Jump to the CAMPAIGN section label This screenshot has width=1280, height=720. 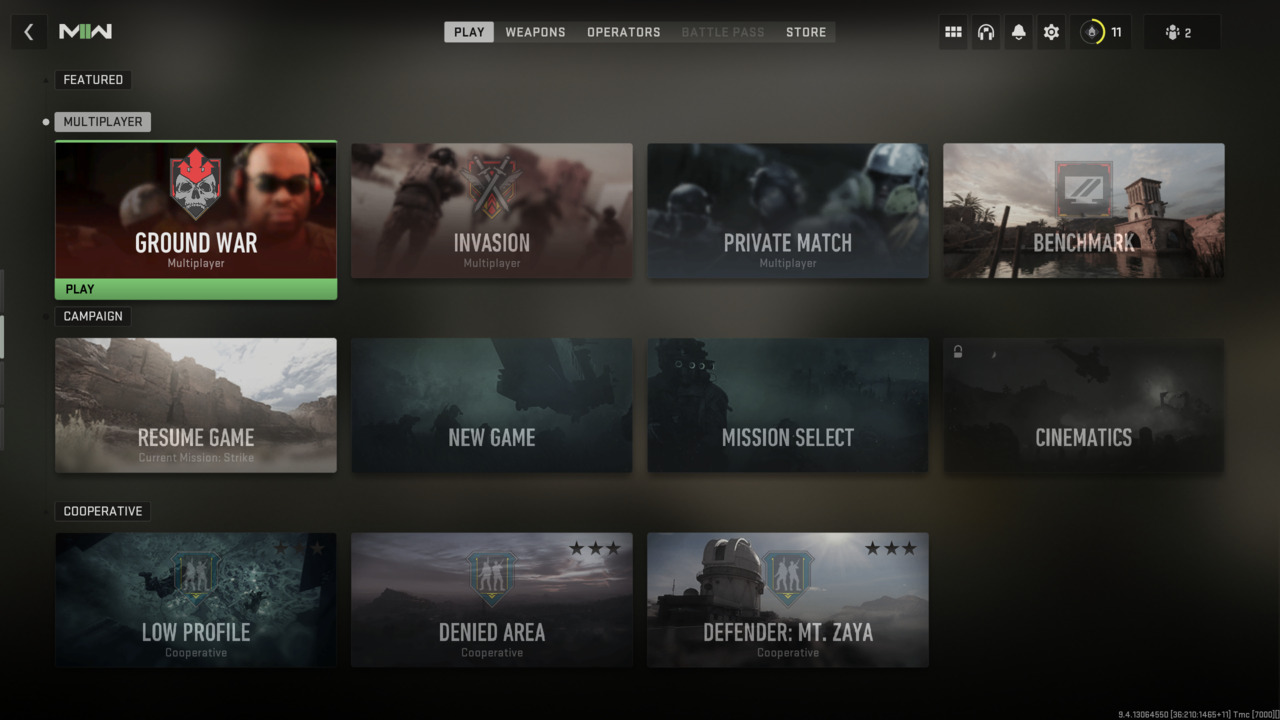click(x=92, y=316)
